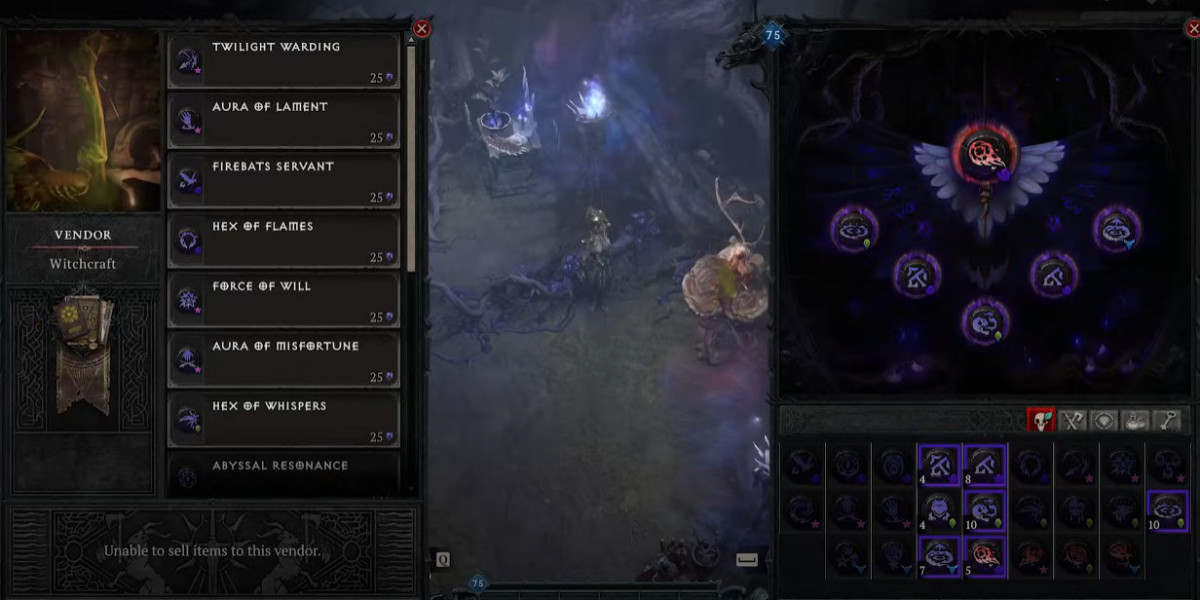This screenshot has height=600, width=1200.
Task: Choose the Aura of Misfortune entry
Action: pyautogui.click(x=284, y=361)
